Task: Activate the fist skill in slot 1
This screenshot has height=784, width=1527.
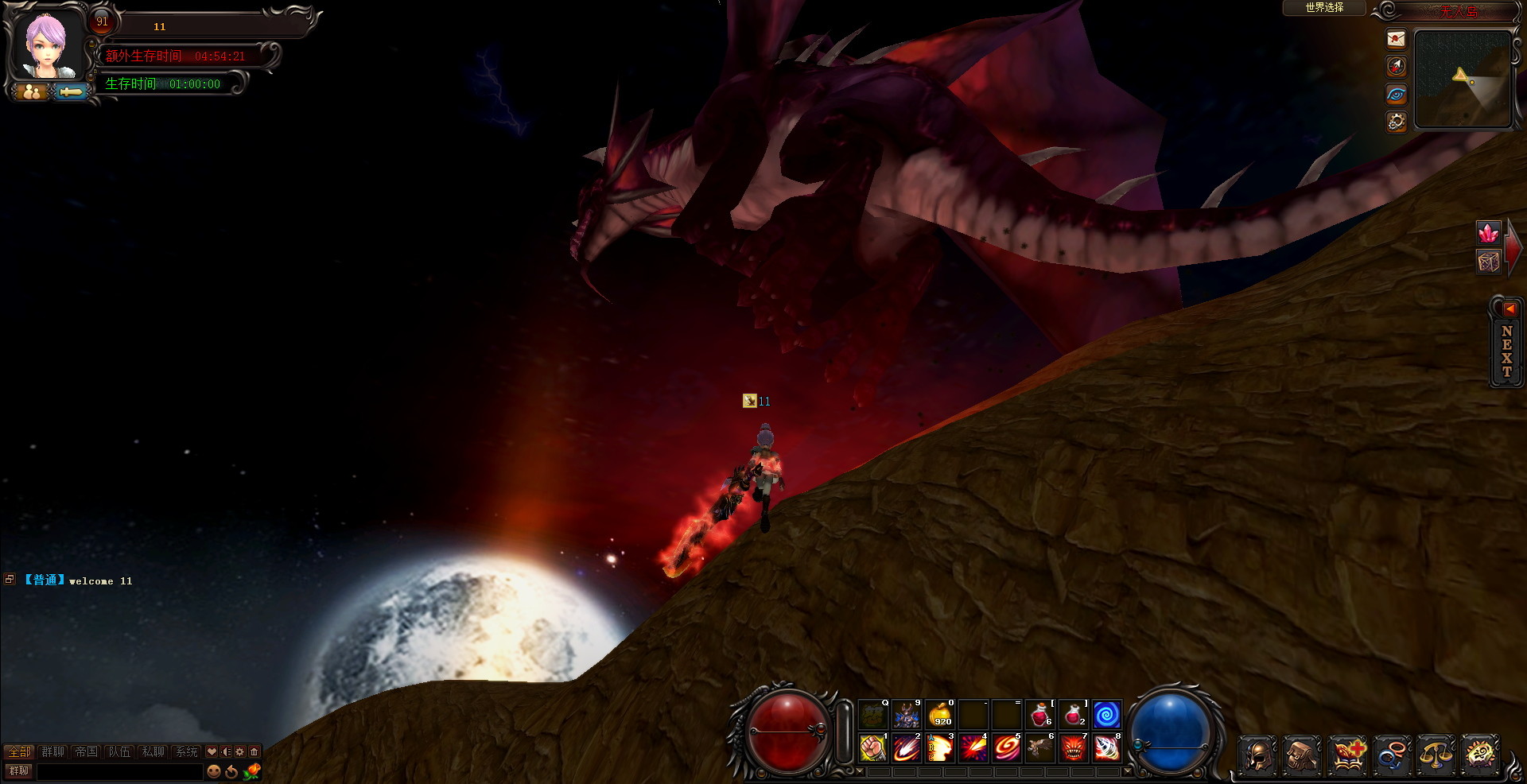Action: 873,748
